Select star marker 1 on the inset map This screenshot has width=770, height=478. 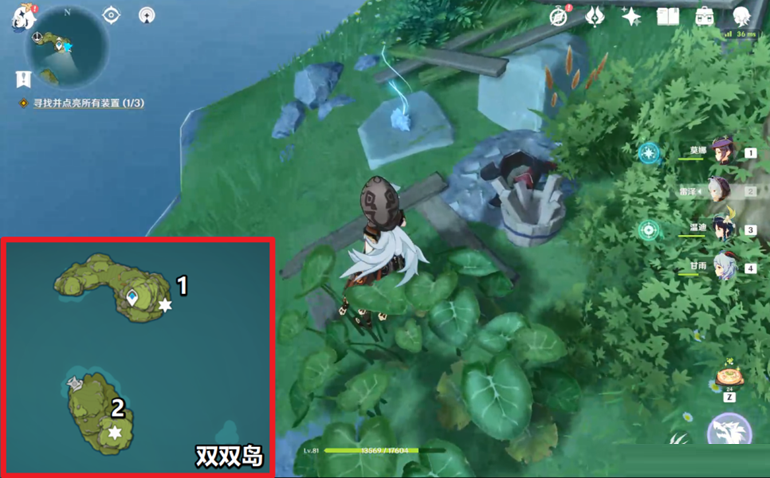click(x=165, y=305)
